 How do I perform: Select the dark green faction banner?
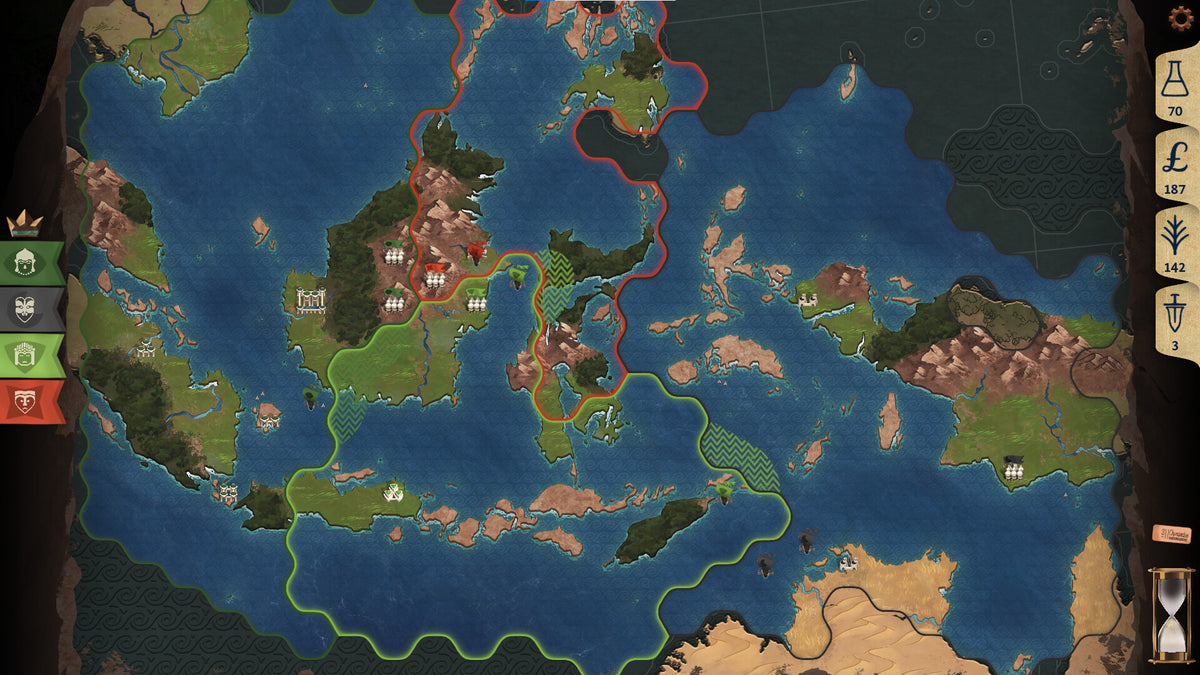(30, 262)
